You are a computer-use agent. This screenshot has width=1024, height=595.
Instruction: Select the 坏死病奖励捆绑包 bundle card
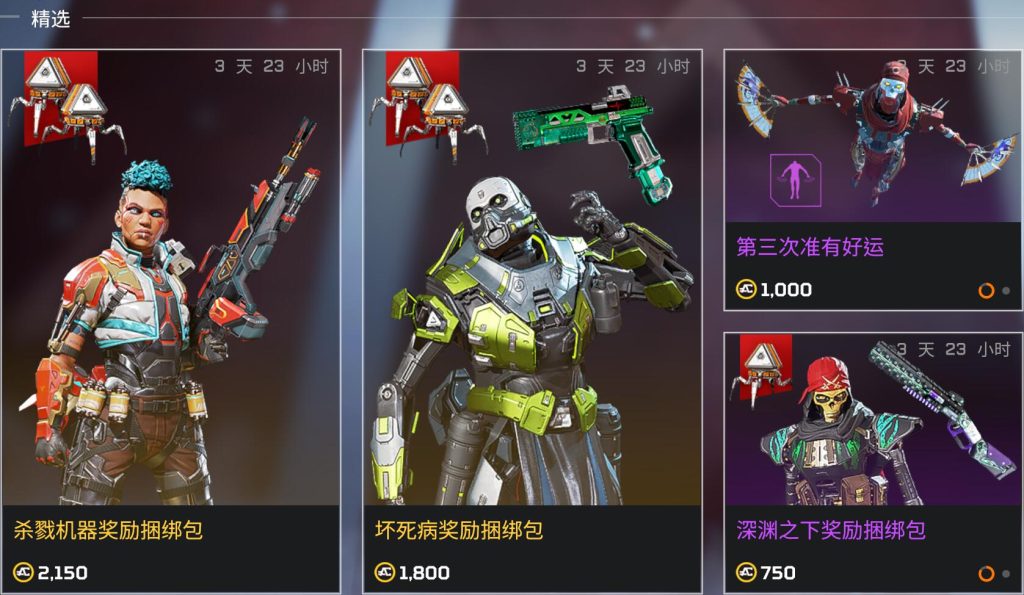click(x=531, y=320)
